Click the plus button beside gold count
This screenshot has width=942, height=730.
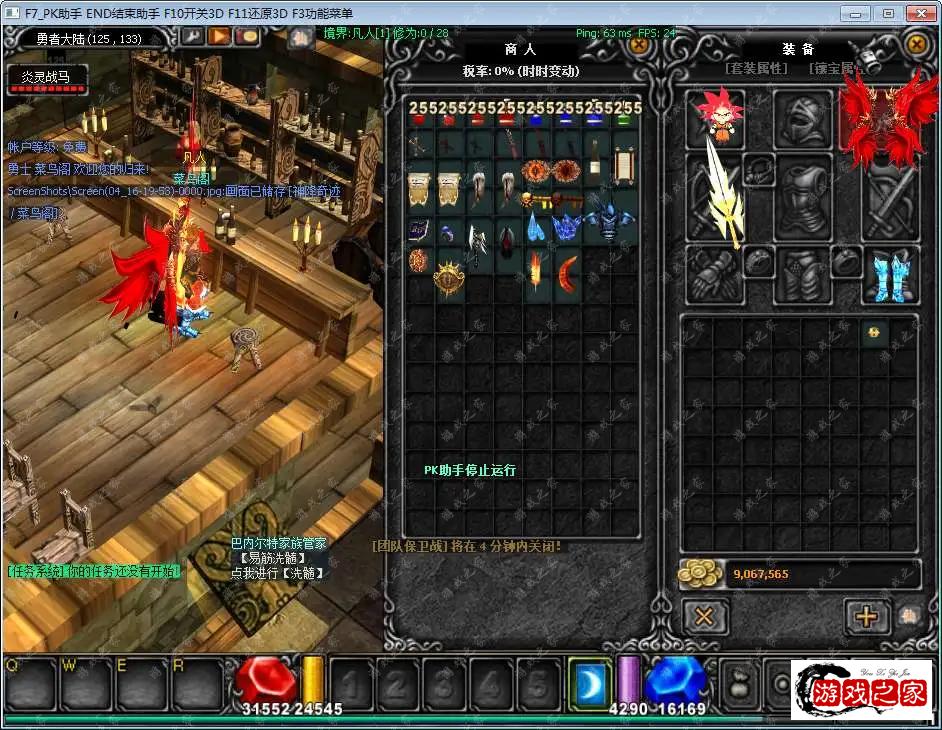(866, 616)
